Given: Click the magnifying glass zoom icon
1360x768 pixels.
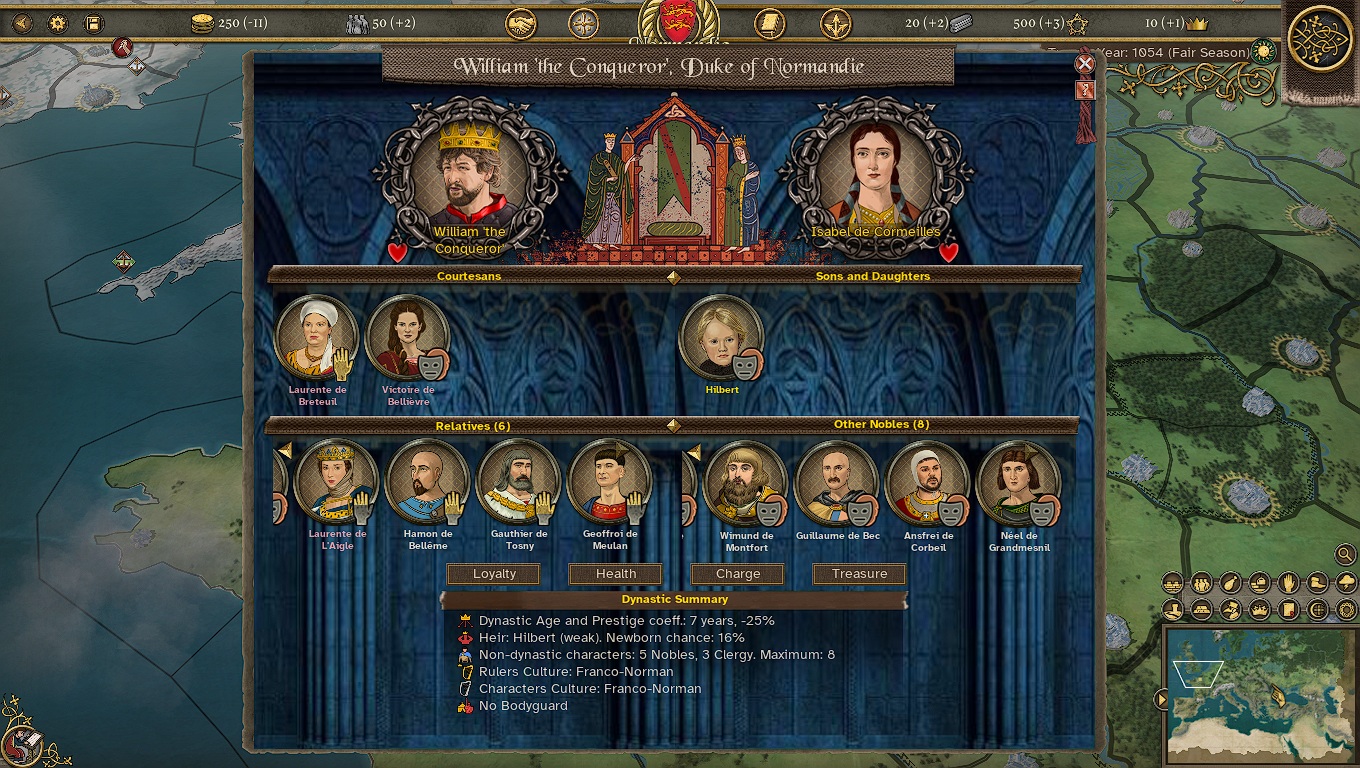Looking at the screenshot, I should tap(1344, 554).
